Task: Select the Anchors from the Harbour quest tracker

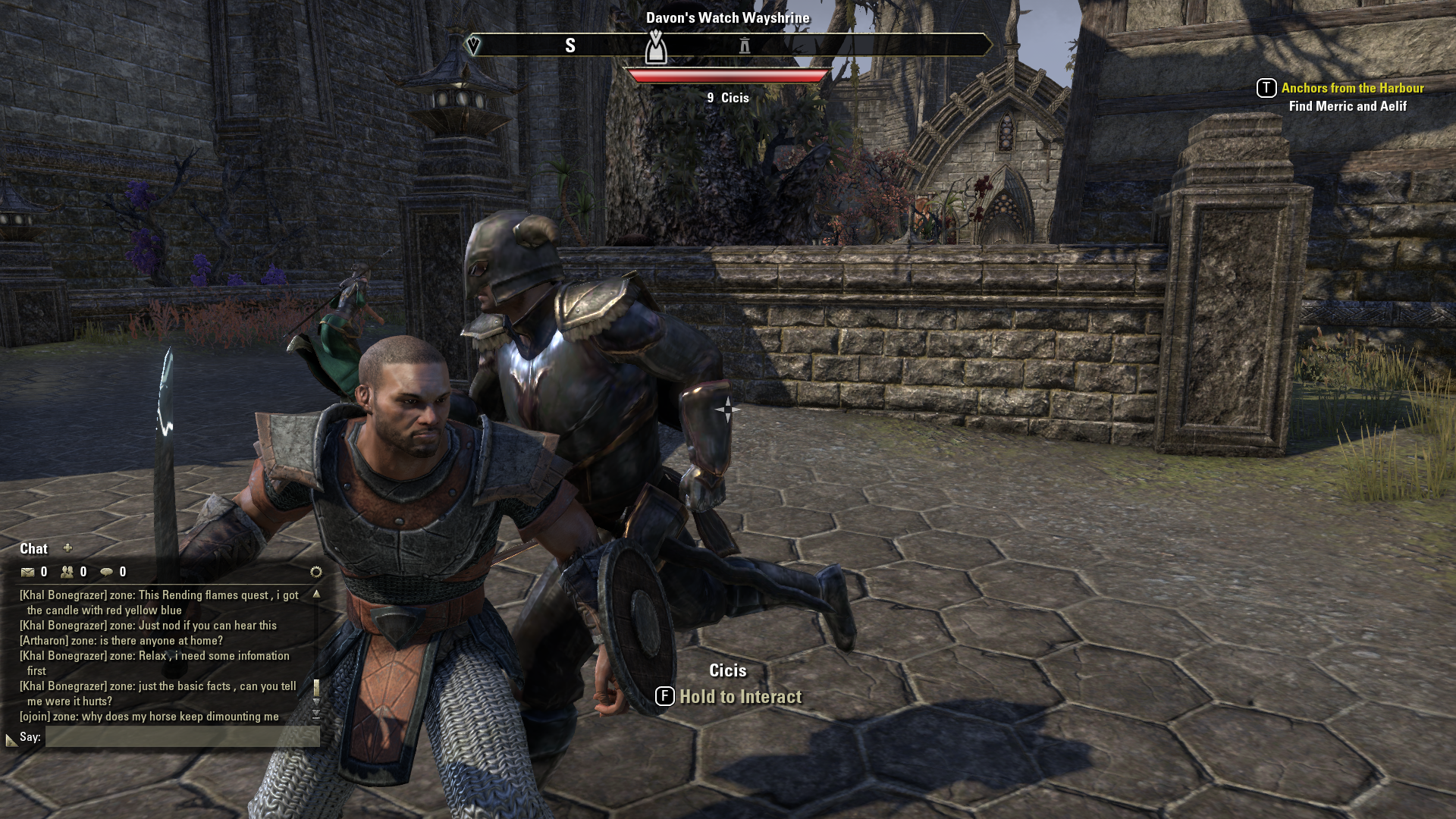Action: 1352,88
